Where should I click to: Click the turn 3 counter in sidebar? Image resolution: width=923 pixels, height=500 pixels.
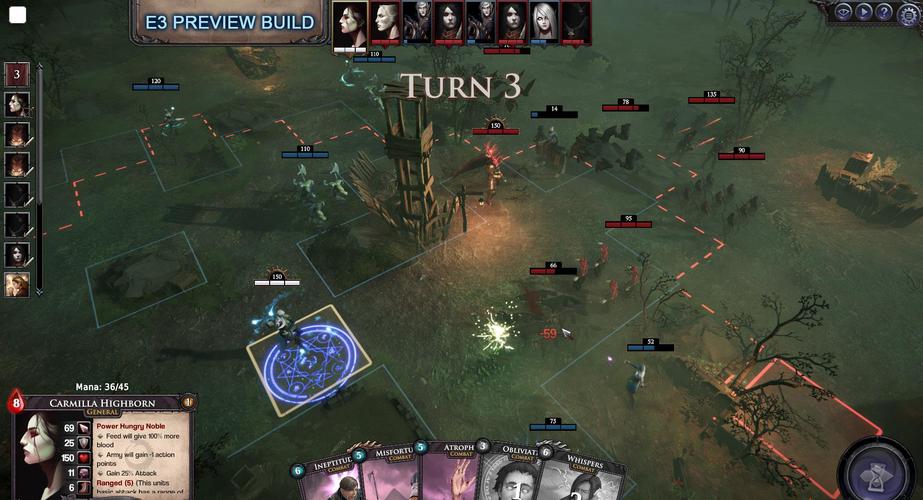pos(17,74)
